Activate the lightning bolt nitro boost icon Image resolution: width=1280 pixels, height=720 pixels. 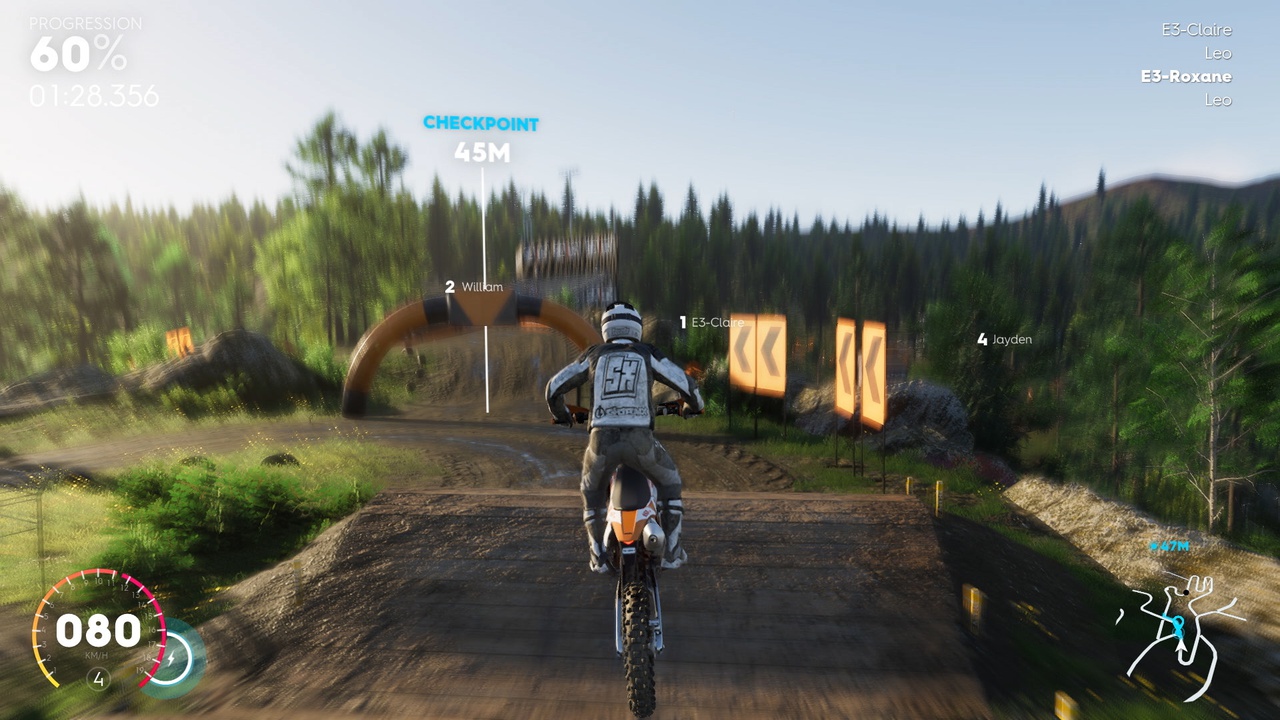coord(176,658)
